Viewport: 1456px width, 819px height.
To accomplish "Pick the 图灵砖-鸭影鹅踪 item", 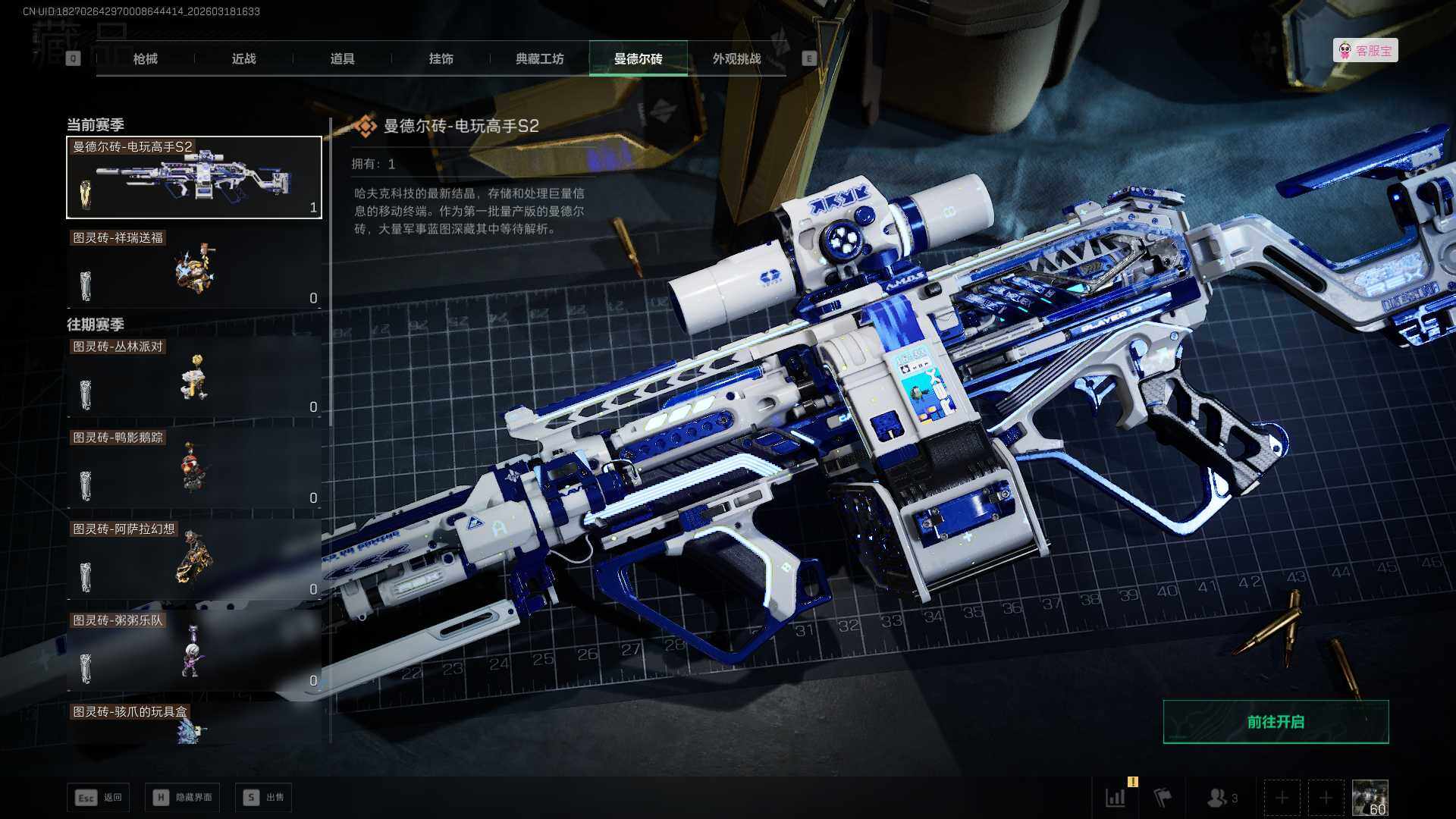I will click(x=194, y=469).
